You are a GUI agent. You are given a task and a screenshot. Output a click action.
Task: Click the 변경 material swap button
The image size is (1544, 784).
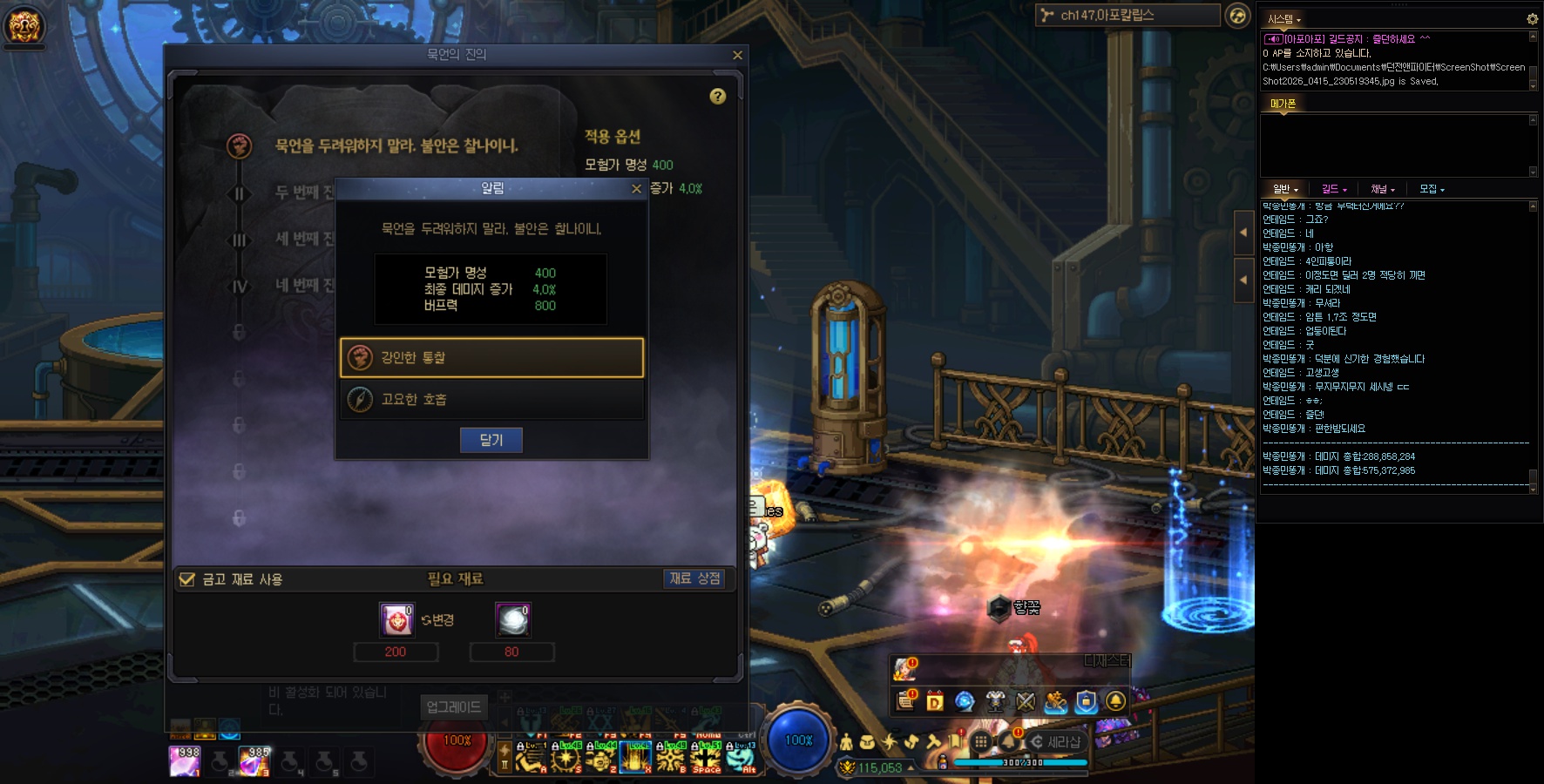click(437, 620)
